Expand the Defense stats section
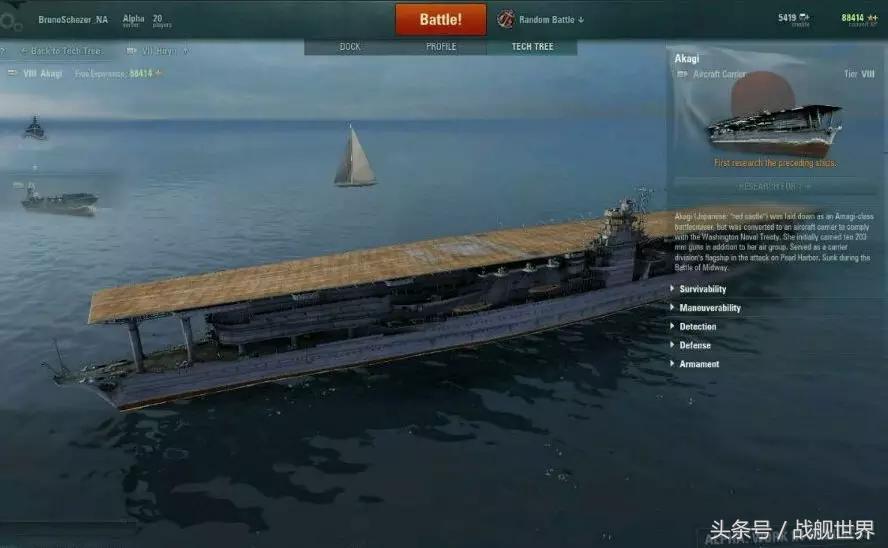Screen dimensions: 888x548 tap(695, 345)
